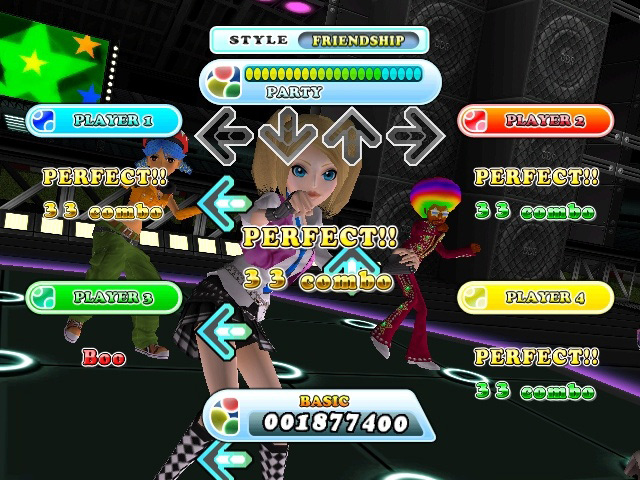Hit the up arrow step receptor
This screenshot has width=640, height=480.
coord(350,134)
